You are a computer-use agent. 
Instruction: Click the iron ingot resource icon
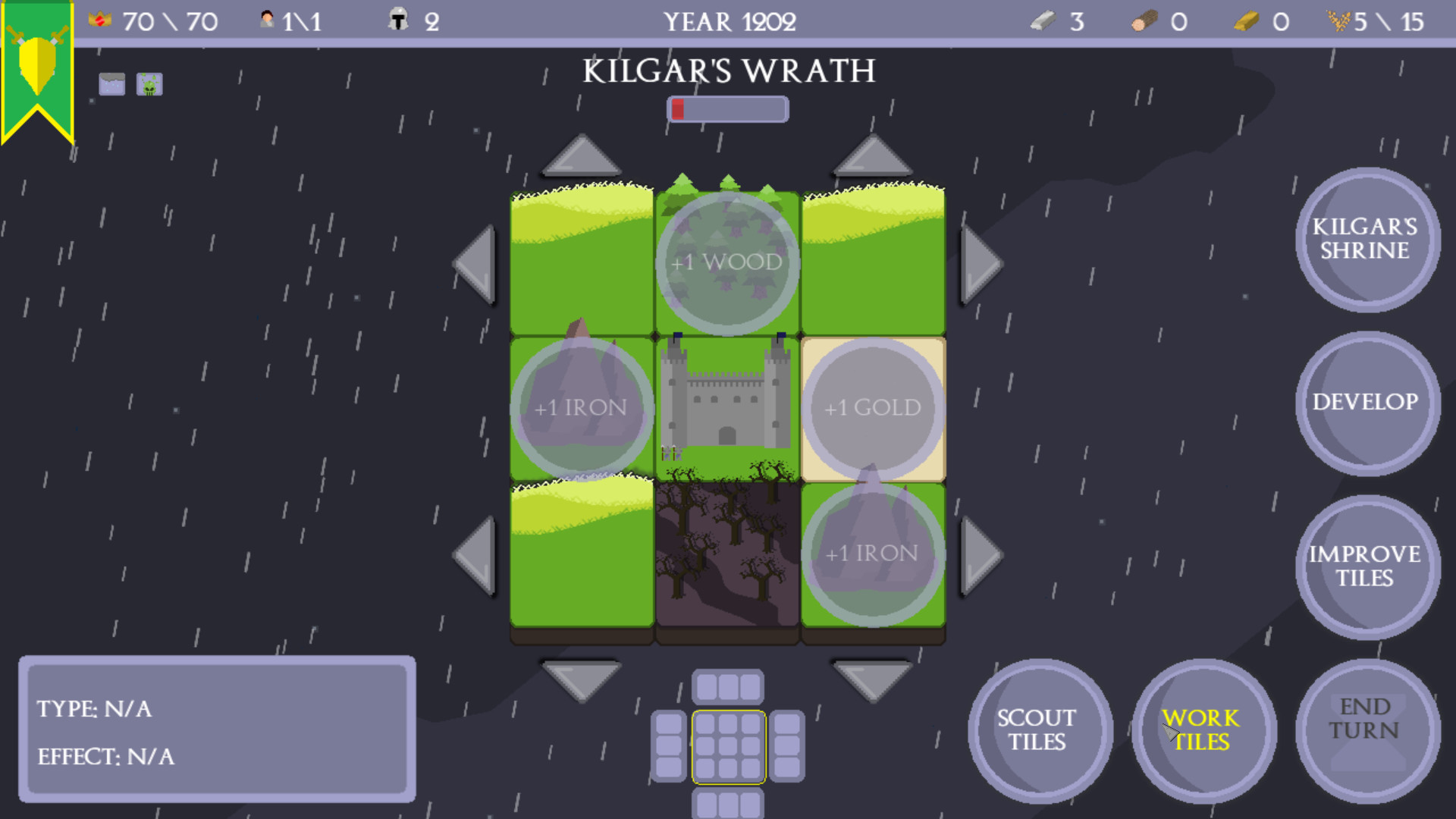(1044, 20)
